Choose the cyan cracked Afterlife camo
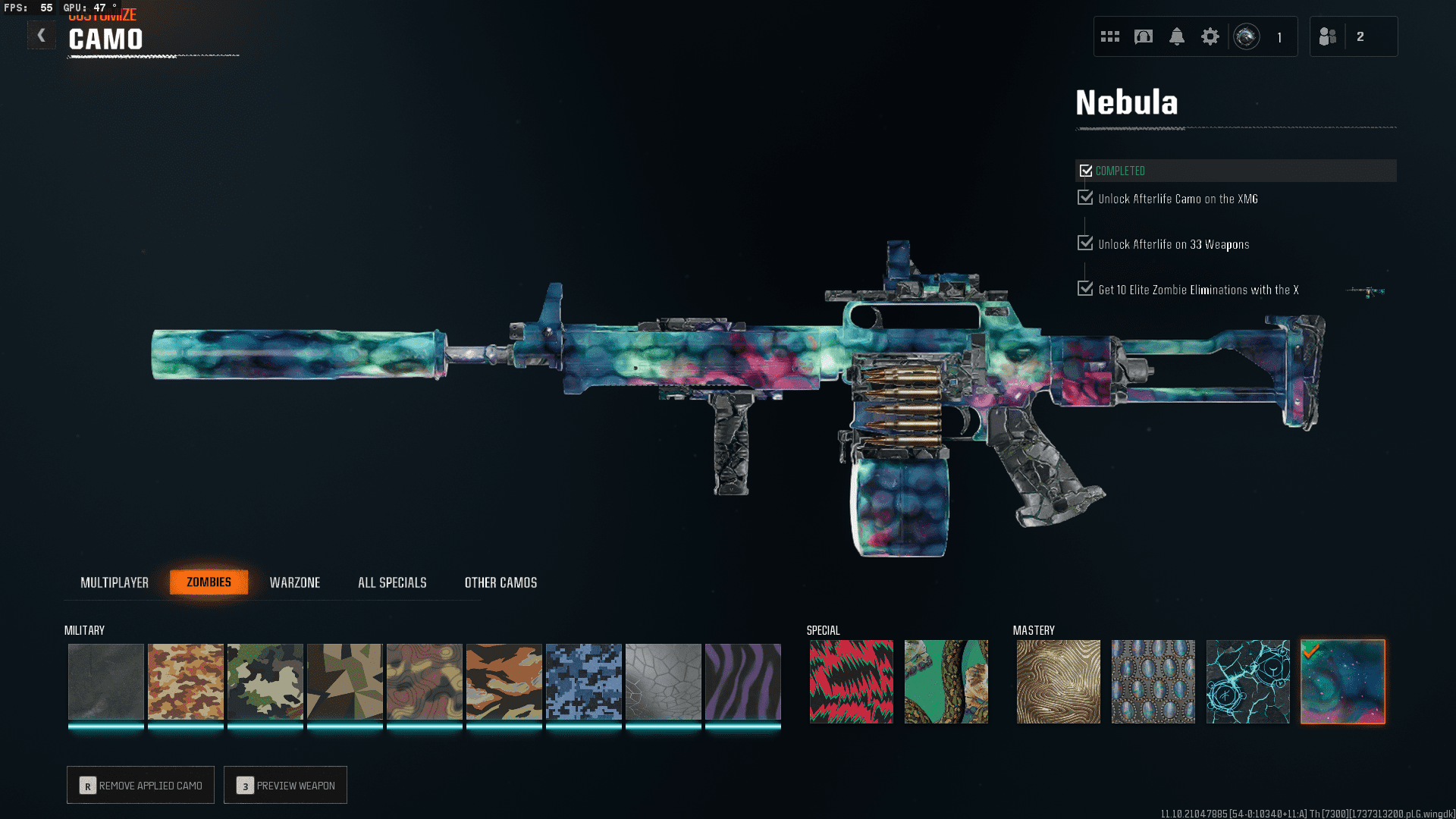Image resolution: width=1456 pixels, height=819 pixels. [x=1247, y=681]
